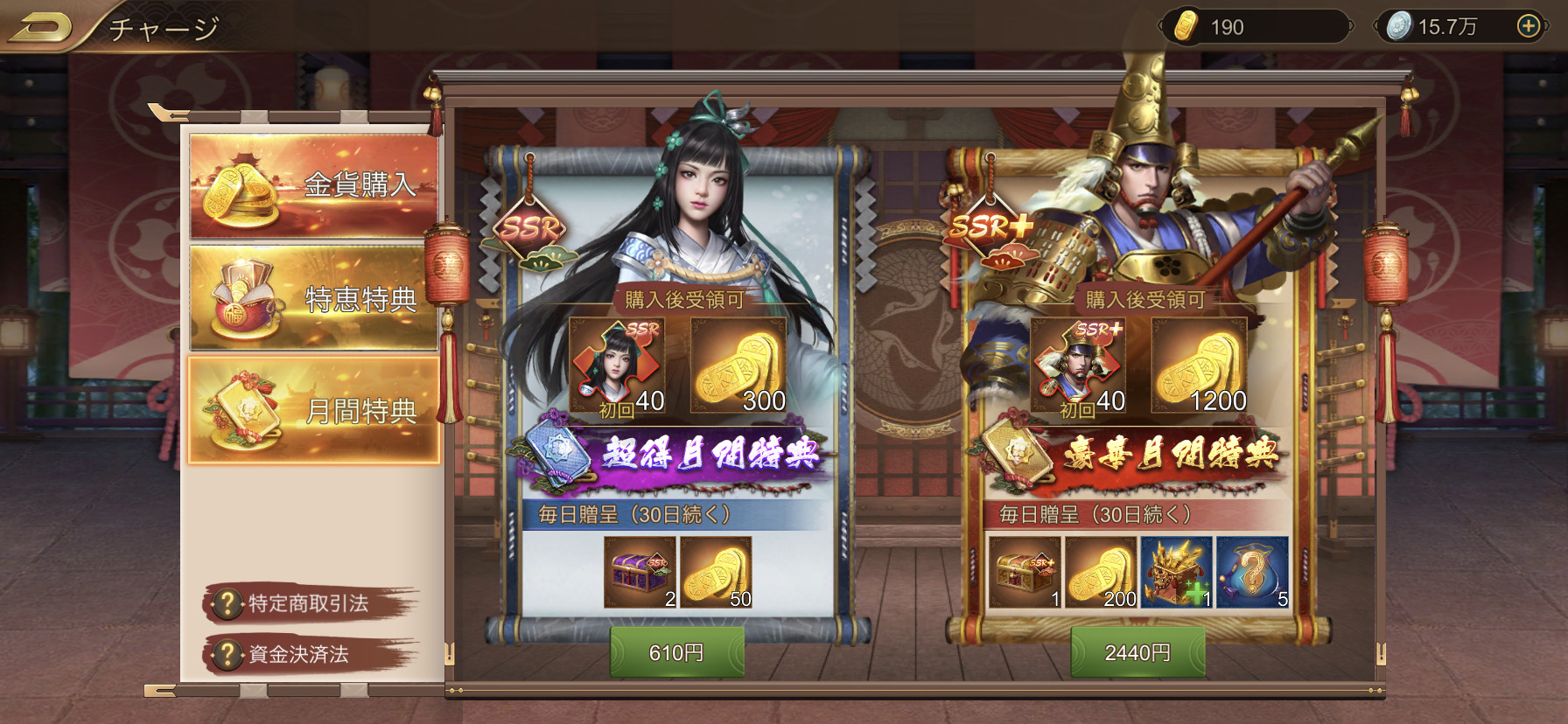
Task: Buy the 610円 monthly pack
Action: pyautogui.click(x=676, y=652)
